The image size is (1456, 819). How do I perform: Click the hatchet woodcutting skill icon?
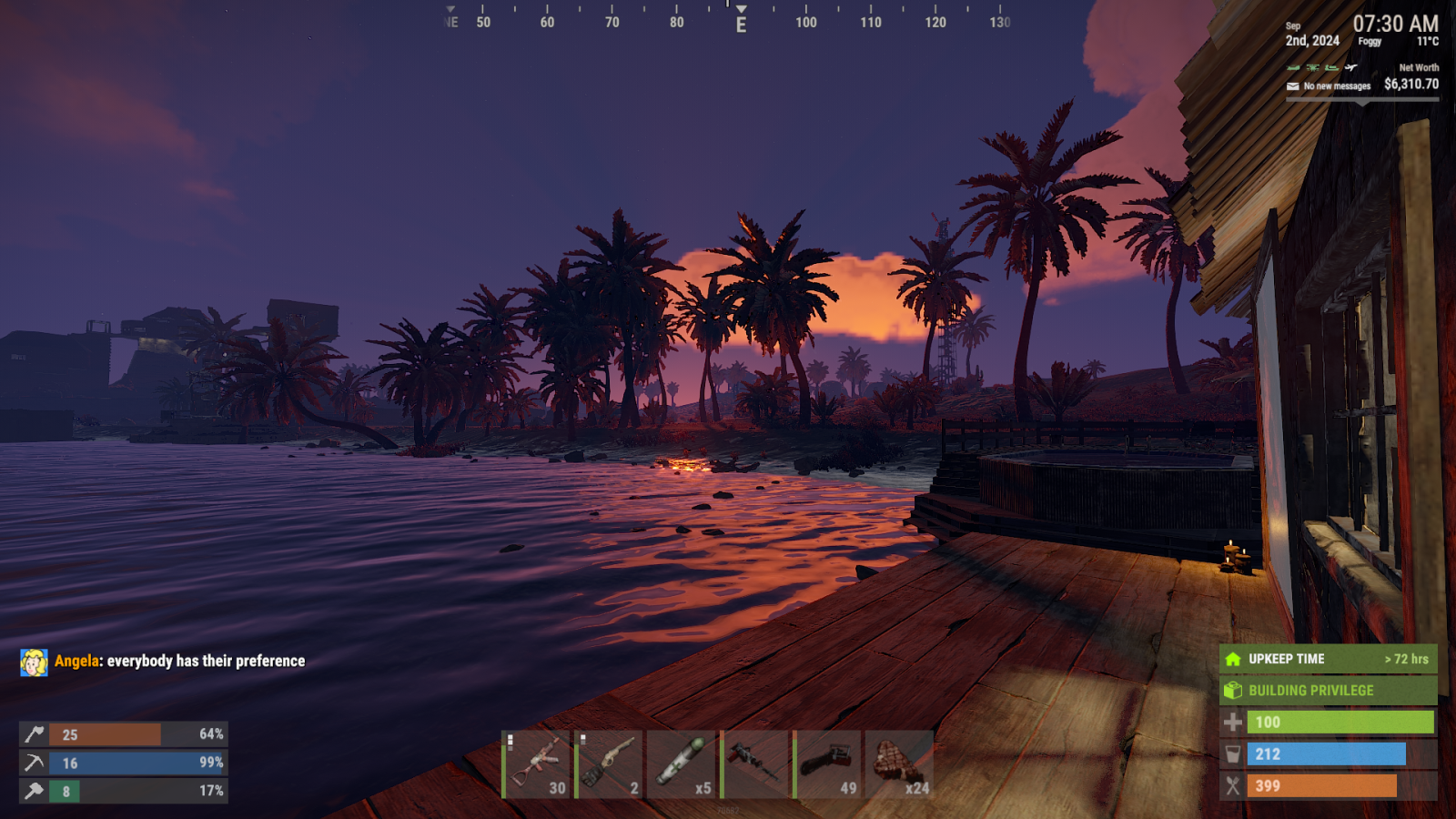pyautogui.click(x=34, y=734)
